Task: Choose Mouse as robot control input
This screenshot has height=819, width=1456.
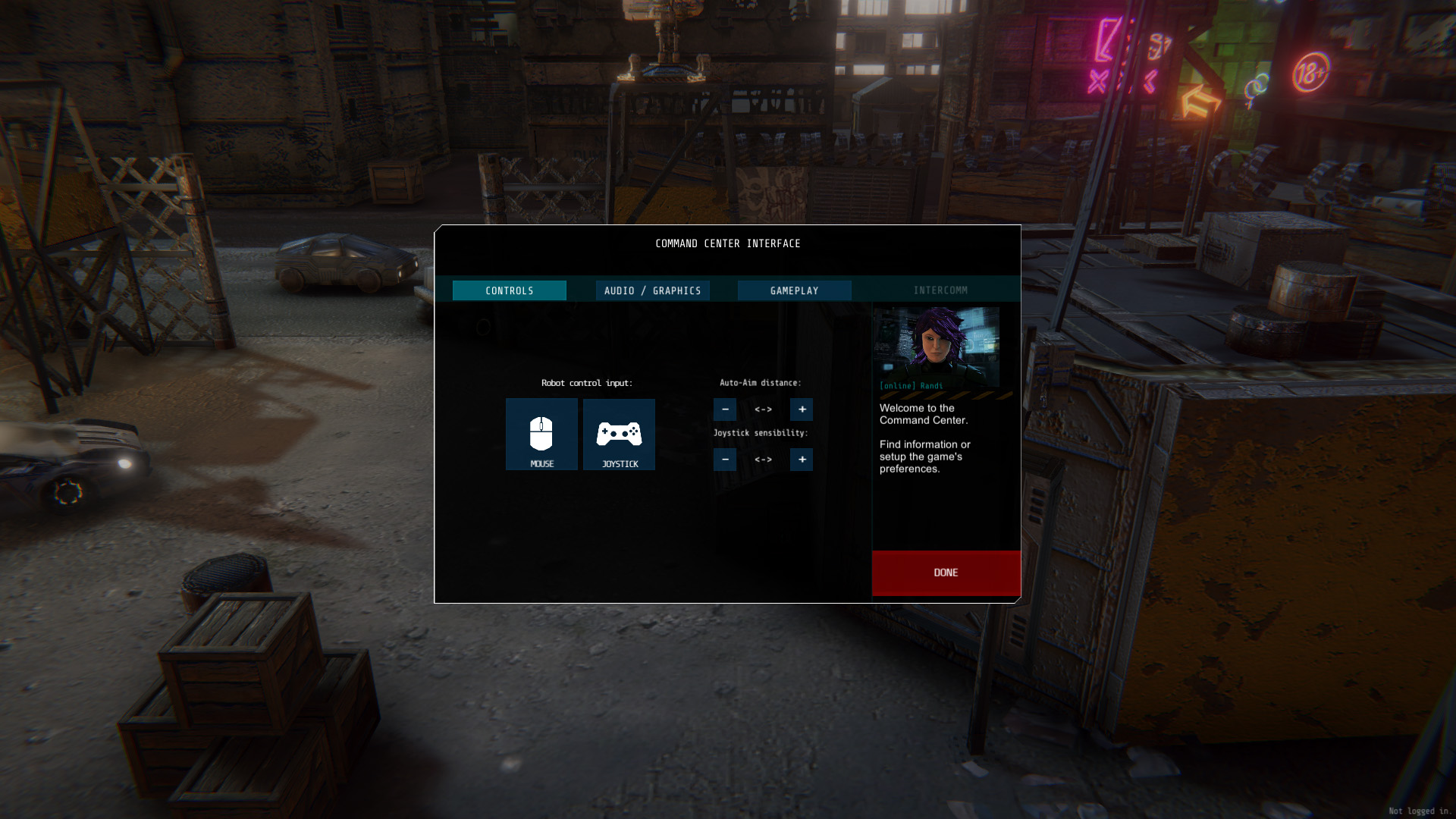Action: (x=541, y=435)
